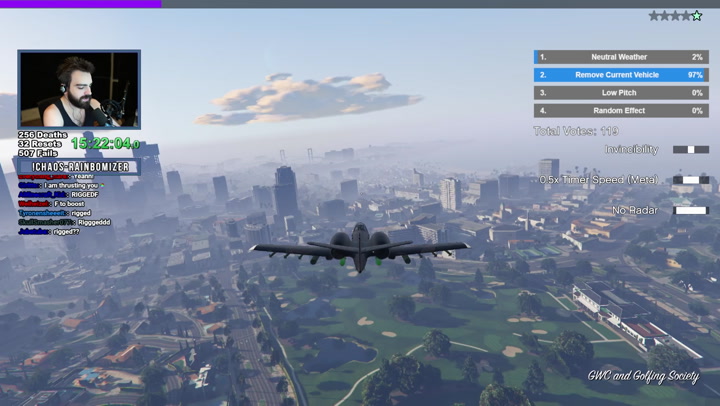
Task: Choose the Remove Current Vehicle vote row
Action: coord(620,75)
